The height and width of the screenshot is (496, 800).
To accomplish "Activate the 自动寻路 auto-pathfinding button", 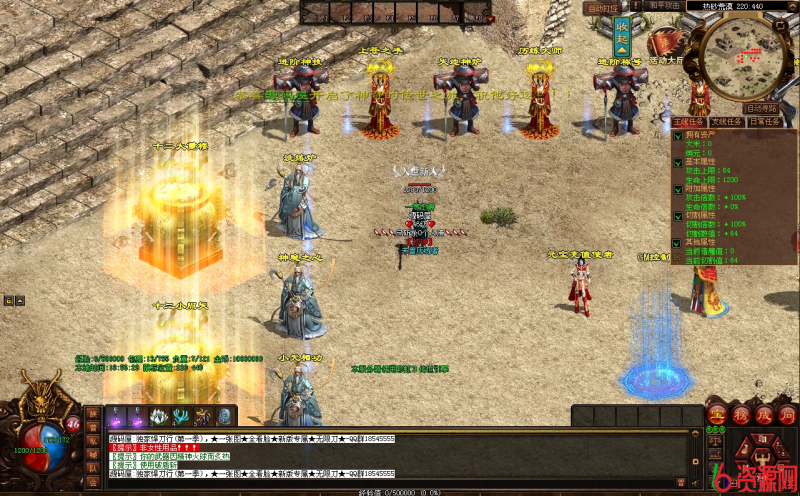I will (762, 108).
